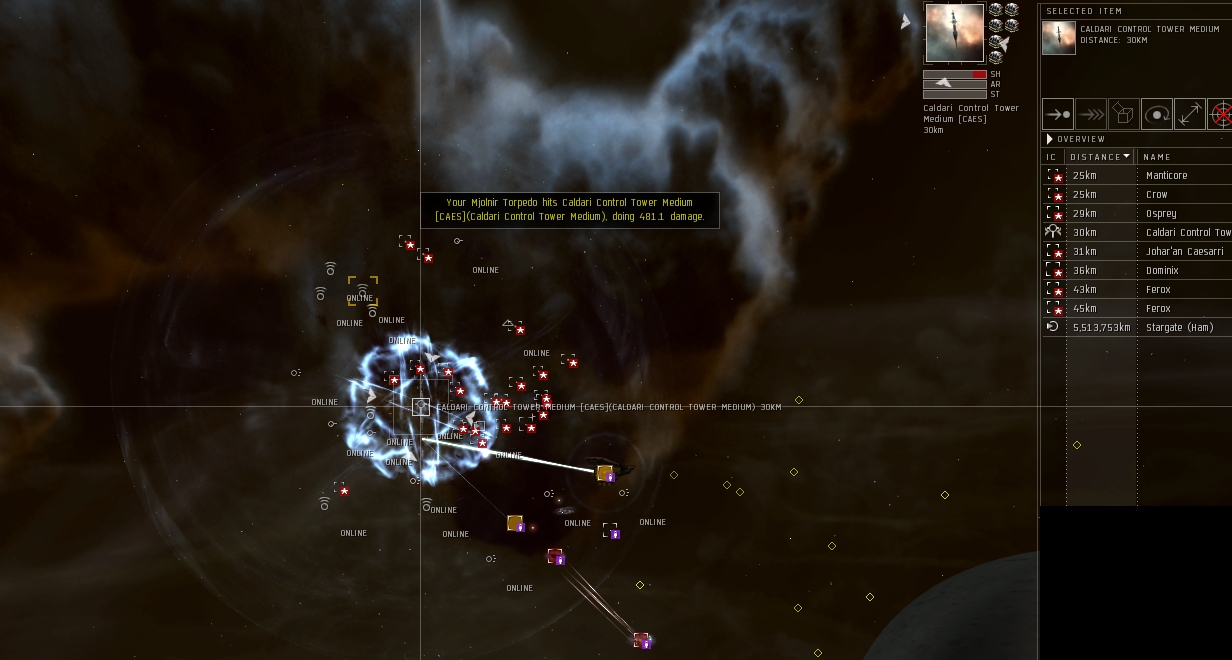The image size is (1232, 660).
Task: Select the Ferox at 43km
Action: click(1157, 290)
